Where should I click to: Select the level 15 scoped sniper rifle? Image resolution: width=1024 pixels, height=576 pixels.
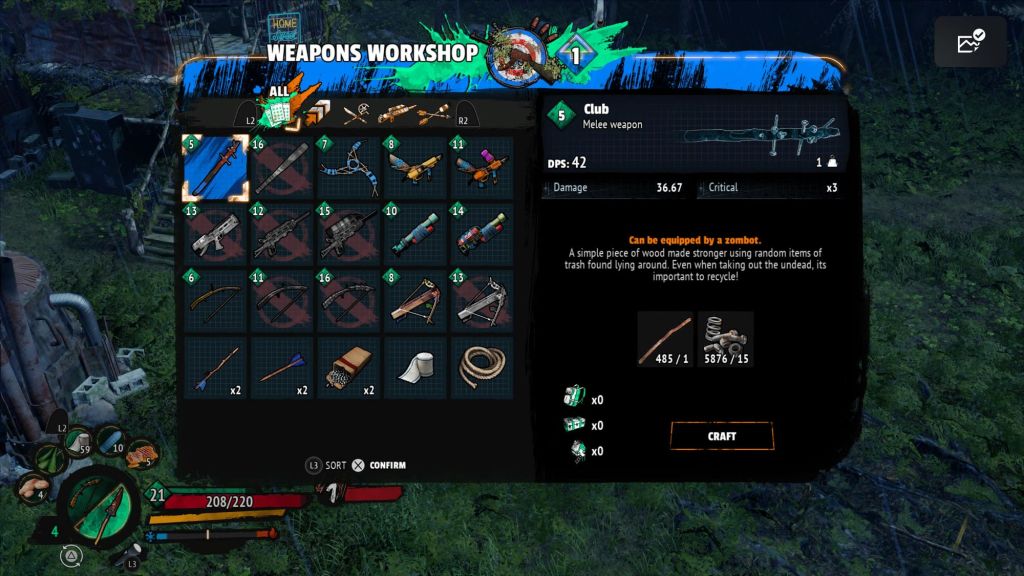point(349,235)
